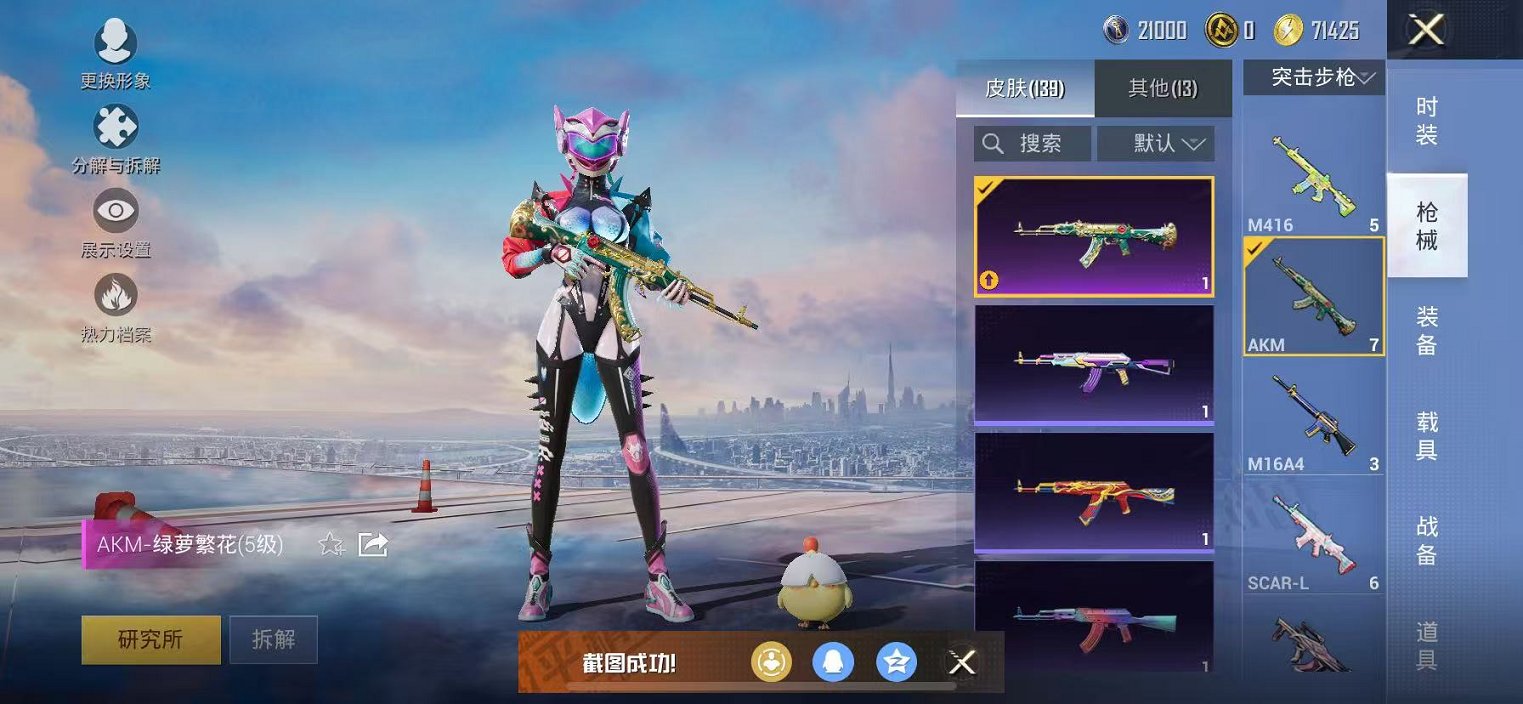
Task: Share the AKM-绿萝繁花 skin
Action: click(373, 545)
